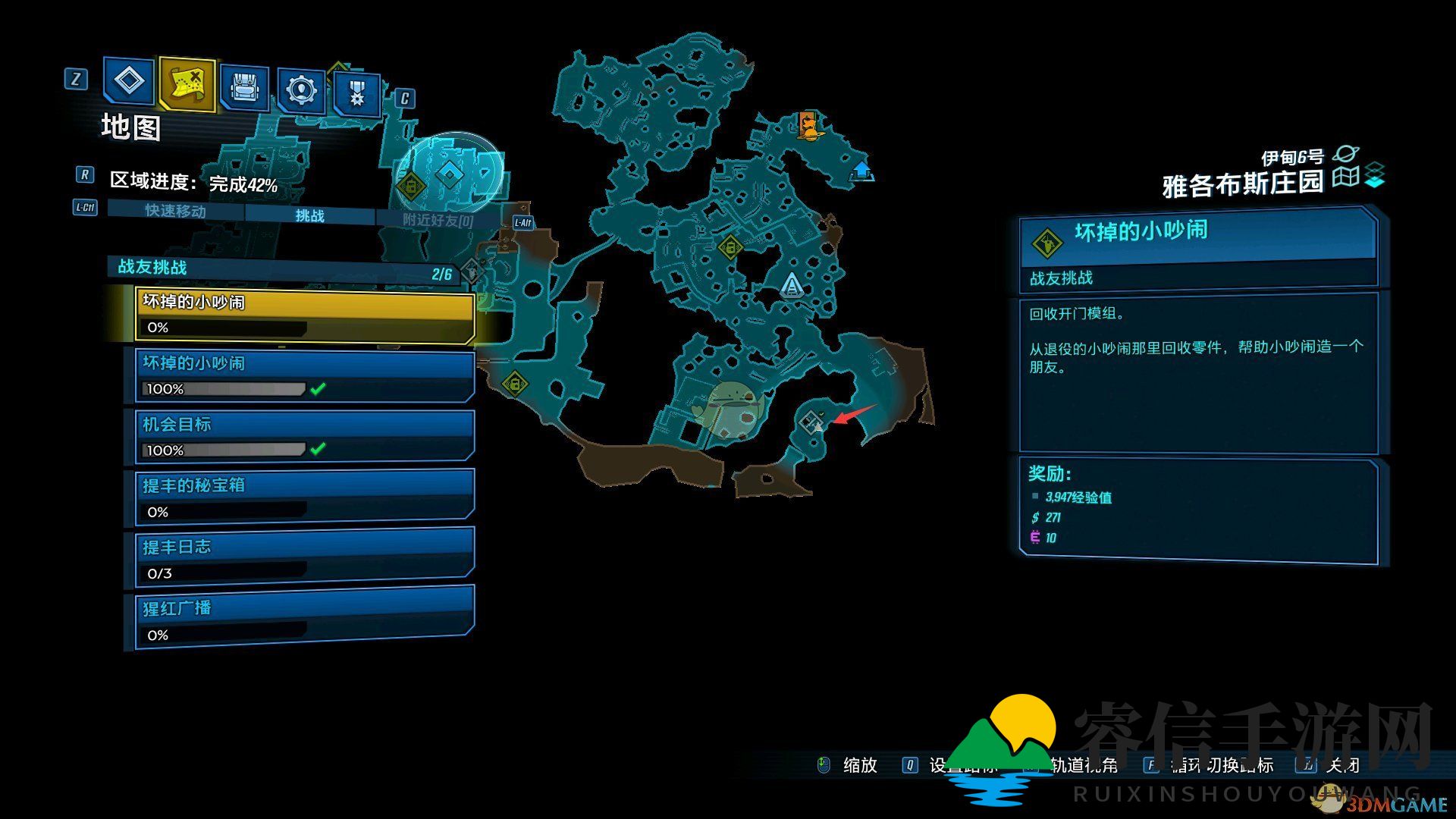Click the orange fast travel marker on map
1456x819 pixels.
coord(809,126)
